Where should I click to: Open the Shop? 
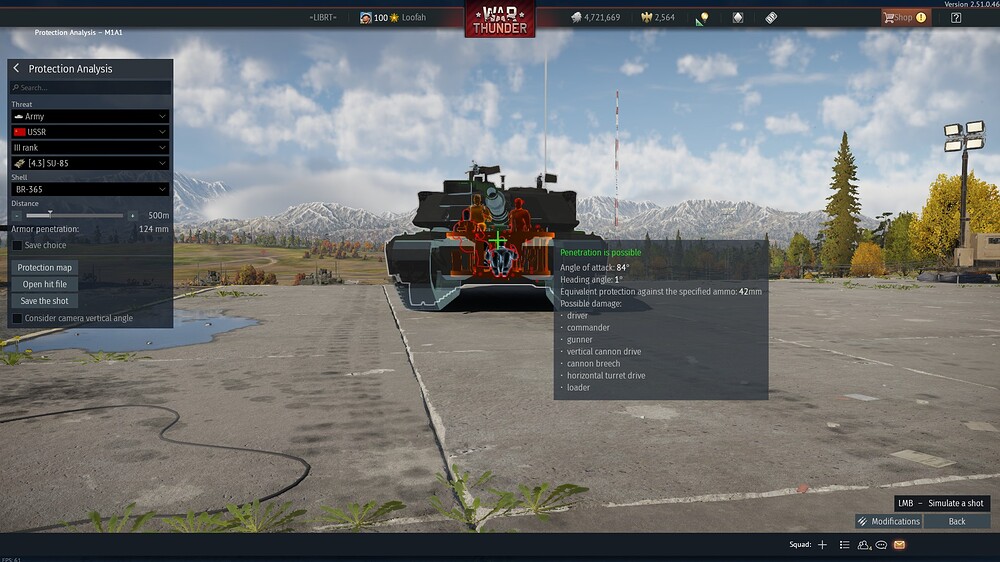point(903,17)
